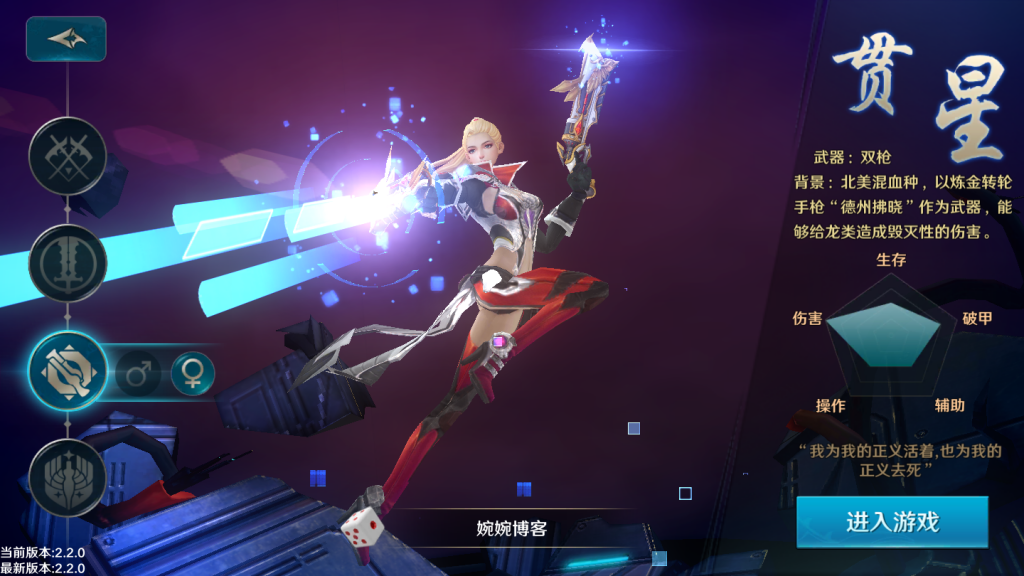
Task: Click the 进入游戏 enter game button
Action: 892,522
